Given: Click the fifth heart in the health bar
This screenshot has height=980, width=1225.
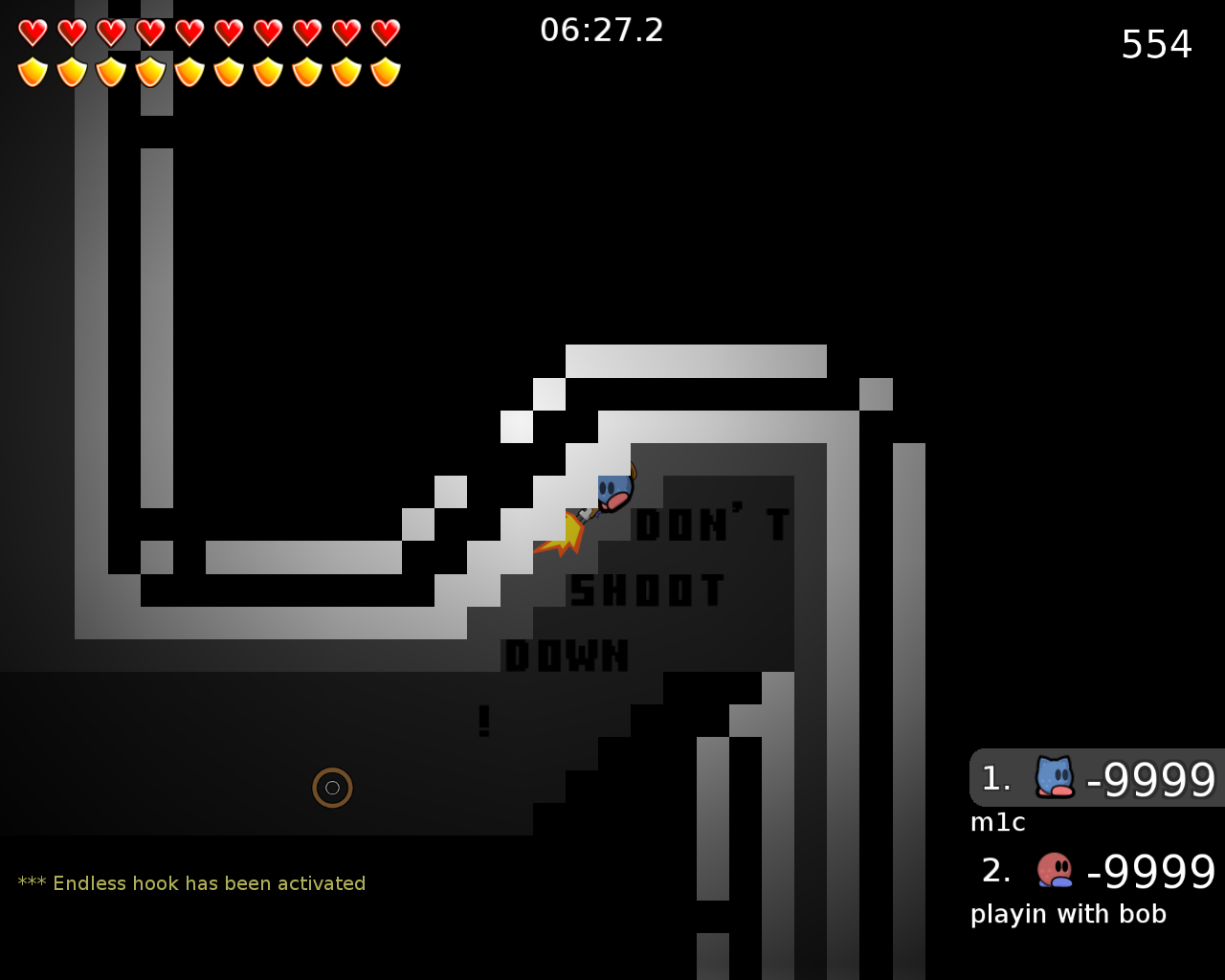Looking at the screenshot, I should [x=189, y=32].
